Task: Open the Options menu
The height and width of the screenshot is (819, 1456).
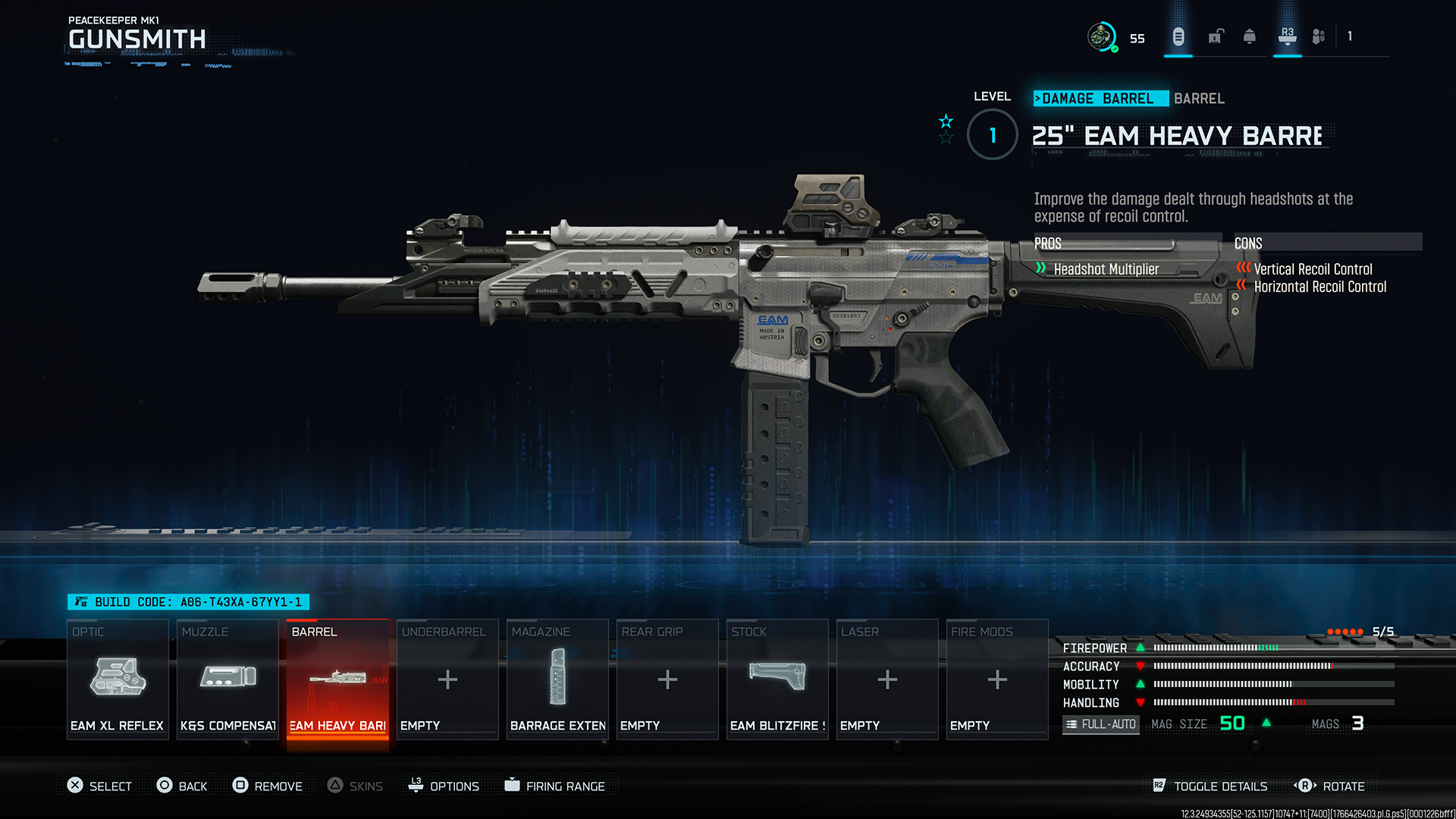Action: (x=444, y=786)
